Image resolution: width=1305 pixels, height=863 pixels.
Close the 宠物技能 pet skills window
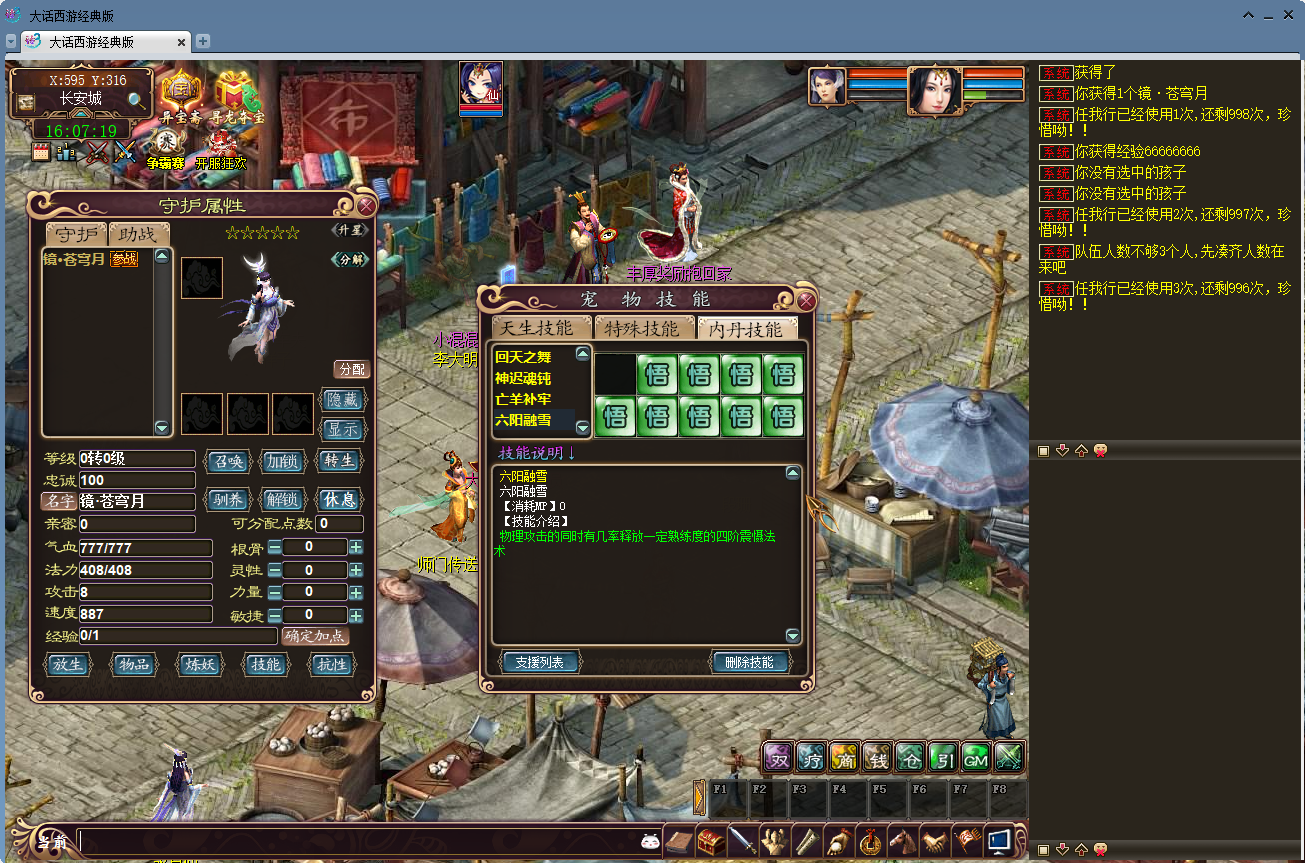806,300
